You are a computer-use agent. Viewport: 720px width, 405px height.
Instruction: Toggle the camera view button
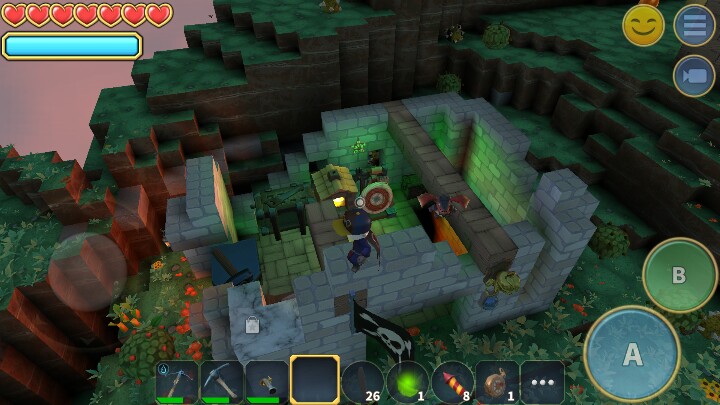tap(693, 76)
